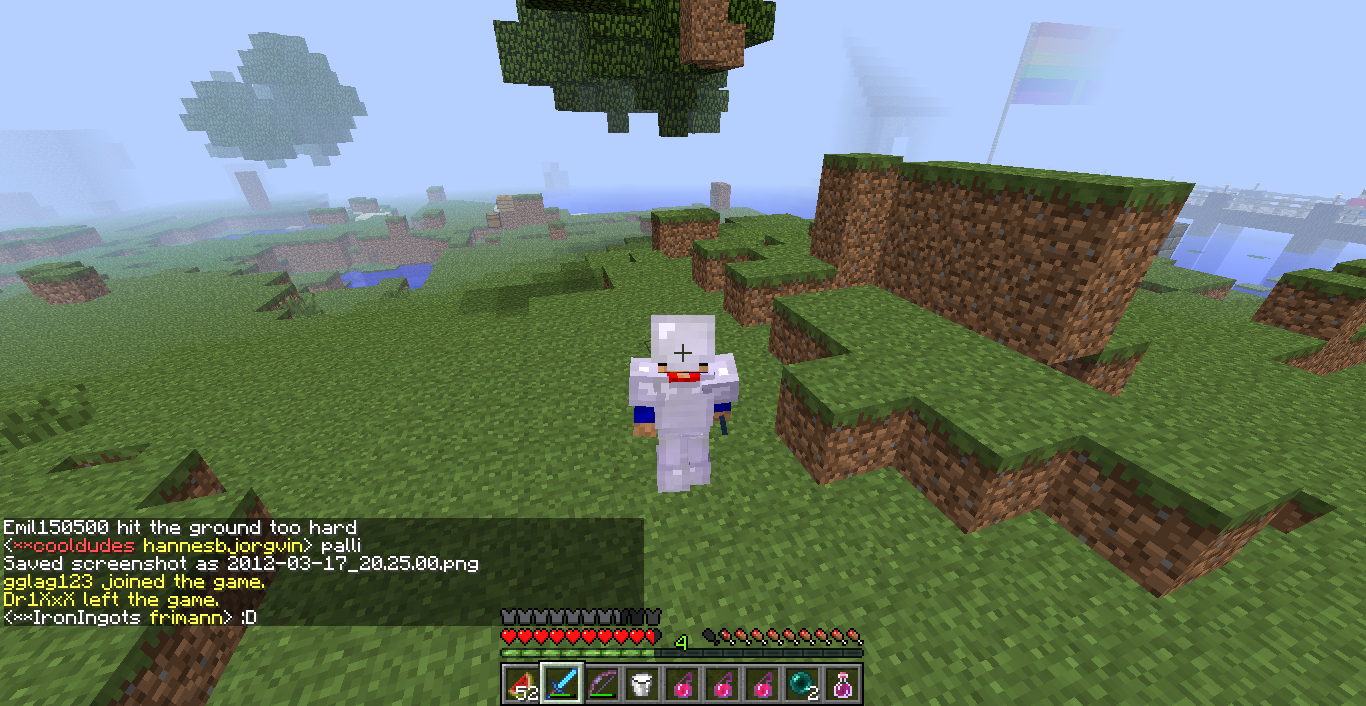Select the diamond sword hotbar slot
The image size is (1366, 706).
562,685
